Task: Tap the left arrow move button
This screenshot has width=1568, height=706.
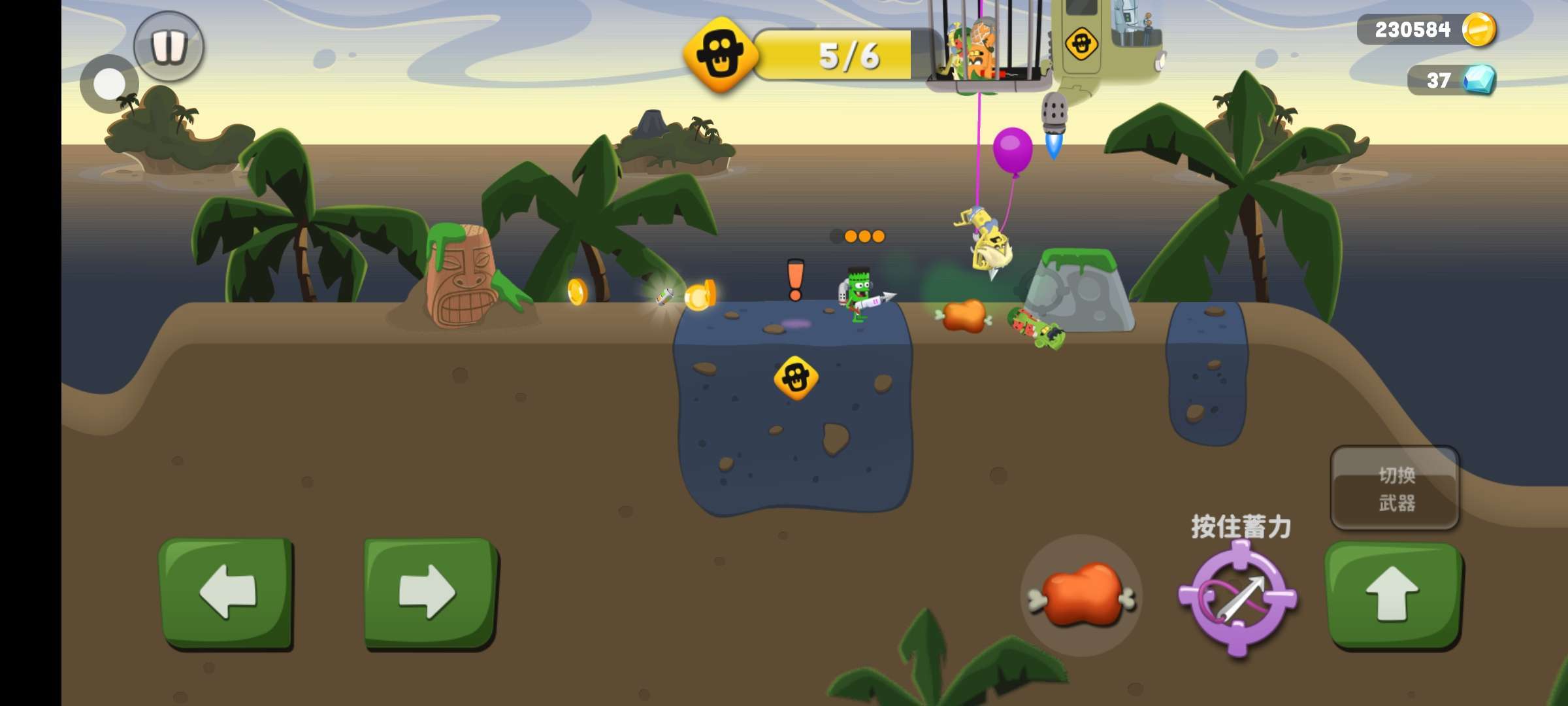Action: click(226, 592)
